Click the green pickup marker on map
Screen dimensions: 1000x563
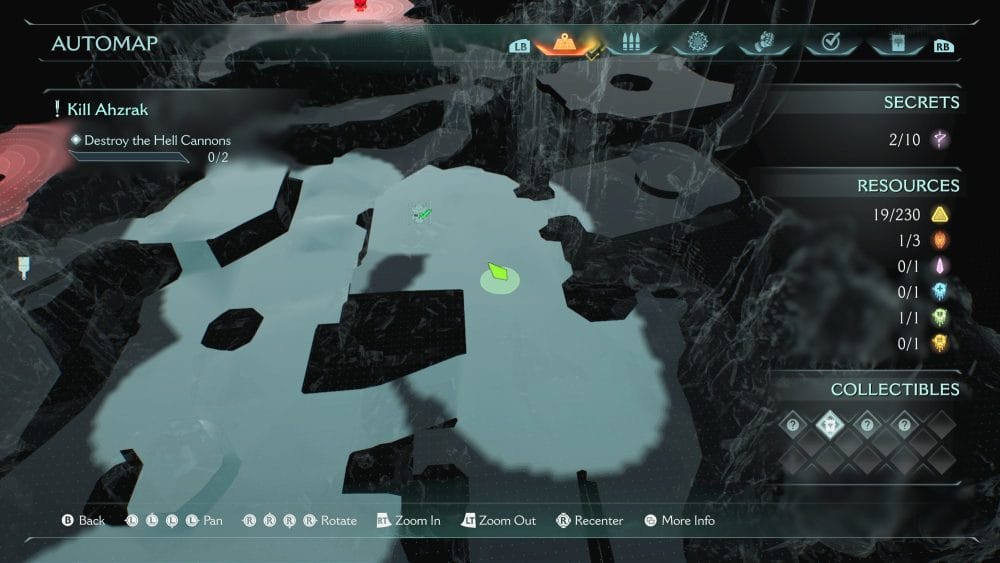[x=422, y=213]
